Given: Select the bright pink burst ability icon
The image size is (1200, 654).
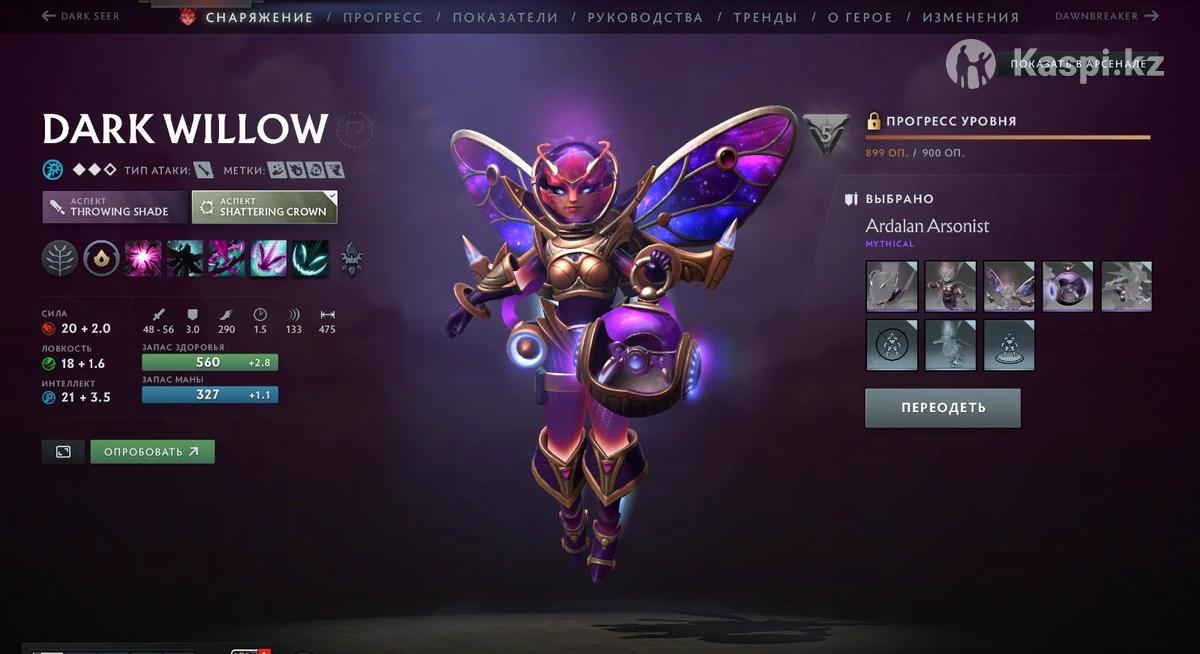Looking at the screenshot, I should click(x=143, y=258).
